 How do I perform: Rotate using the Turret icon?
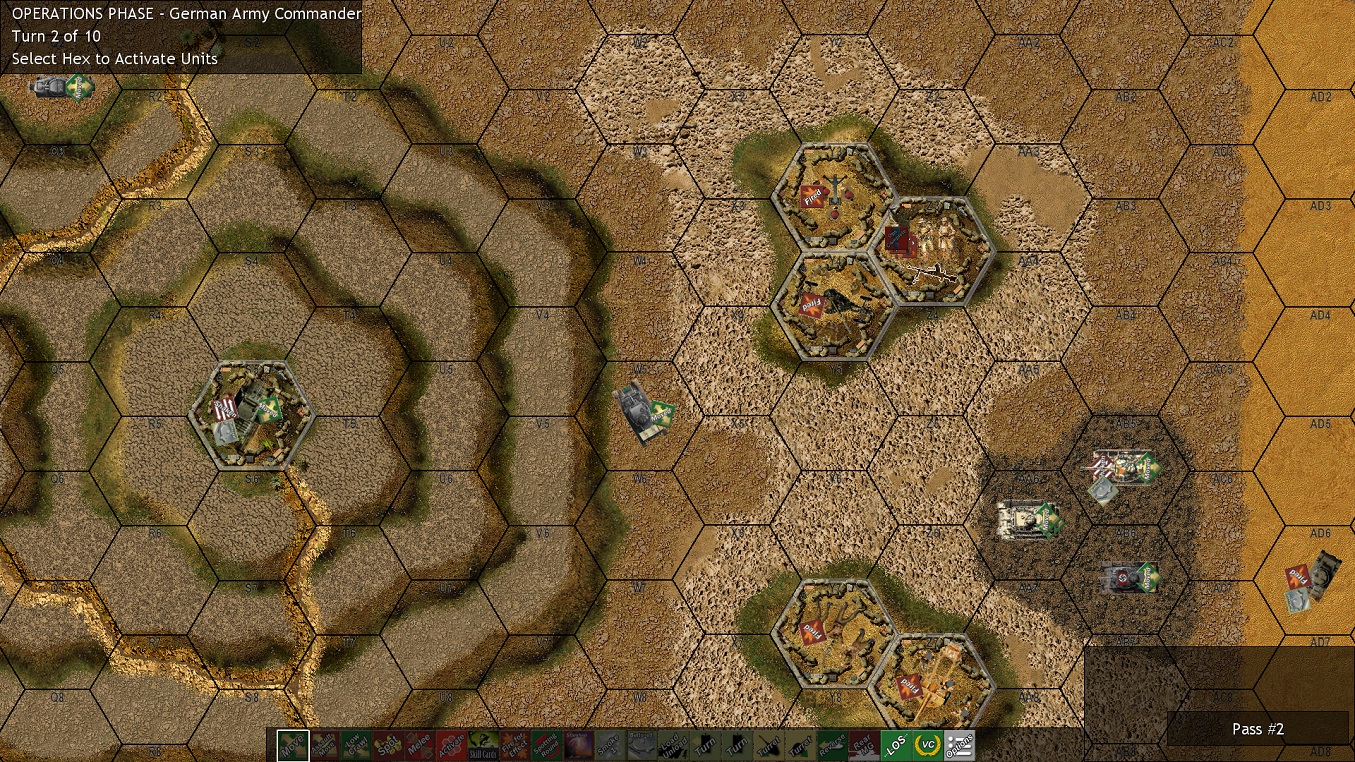pyautogui.click(x=770, y=745)
